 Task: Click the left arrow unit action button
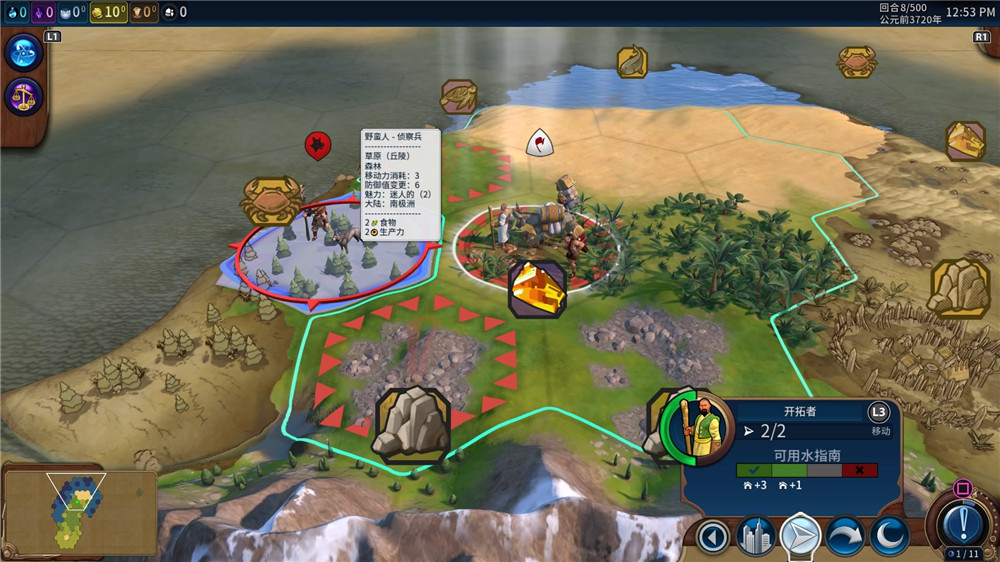tap(713, 538)
